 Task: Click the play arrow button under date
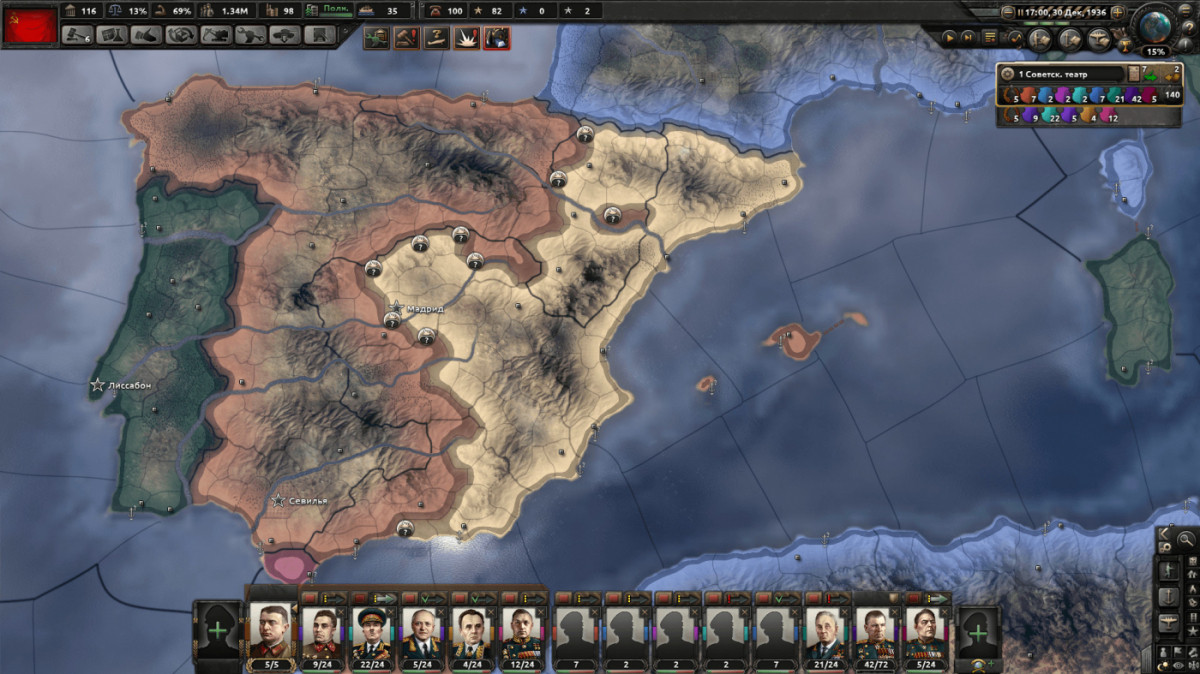coord(951,37)
